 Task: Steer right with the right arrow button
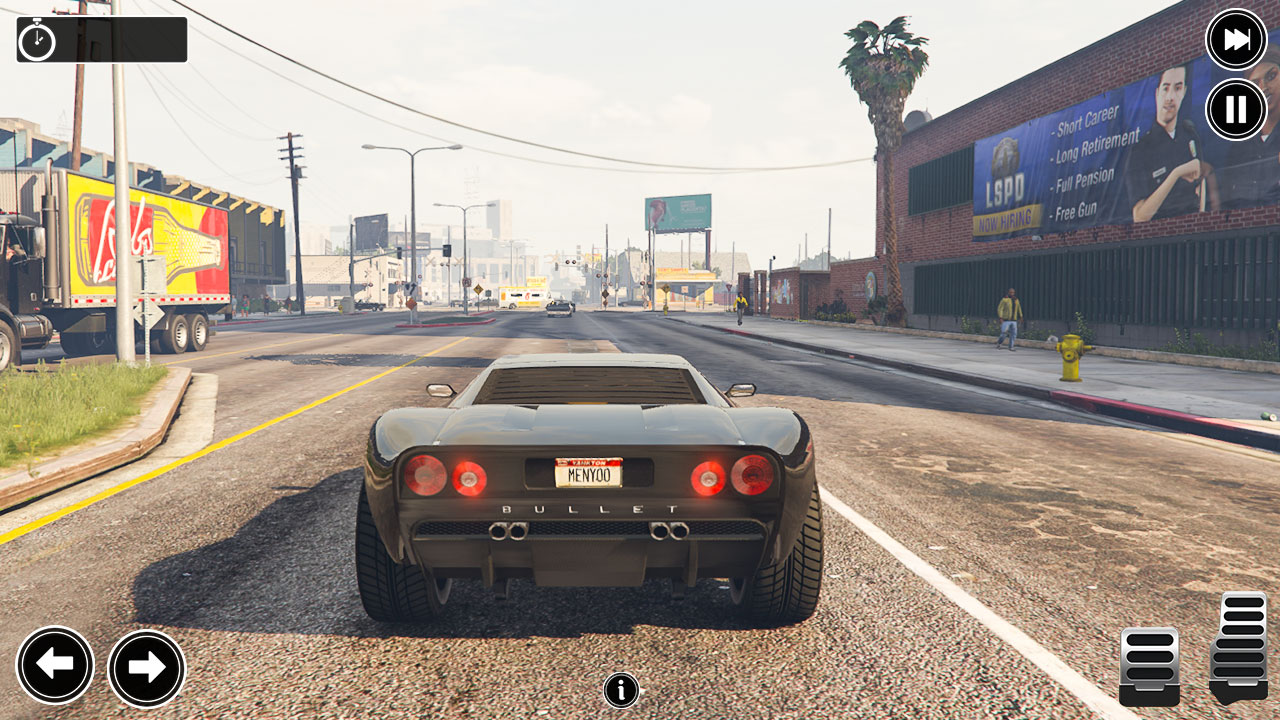coord(146,668)
